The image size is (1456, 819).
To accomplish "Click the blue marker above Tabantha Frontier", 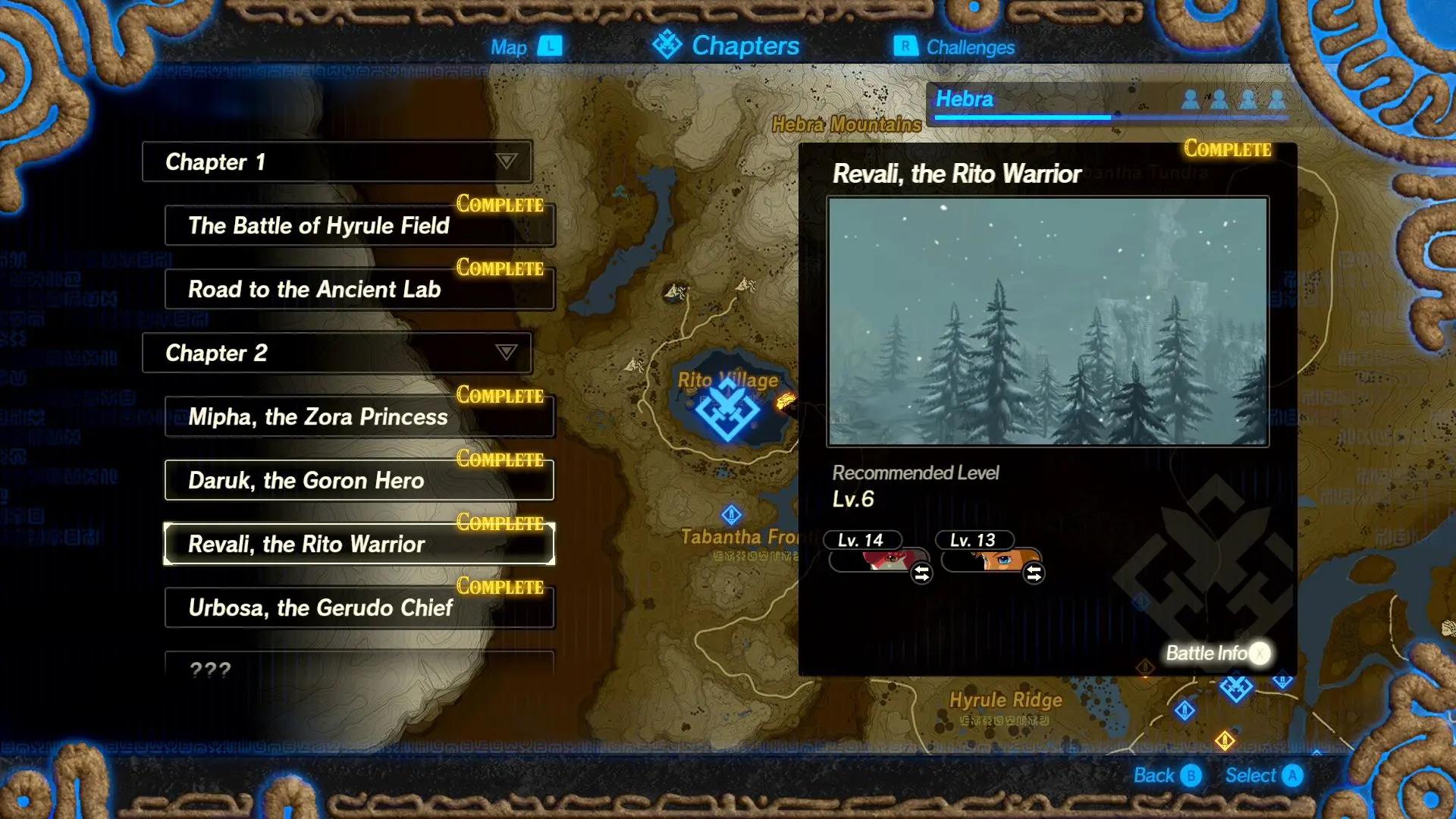I will click(x=731, y=516).
